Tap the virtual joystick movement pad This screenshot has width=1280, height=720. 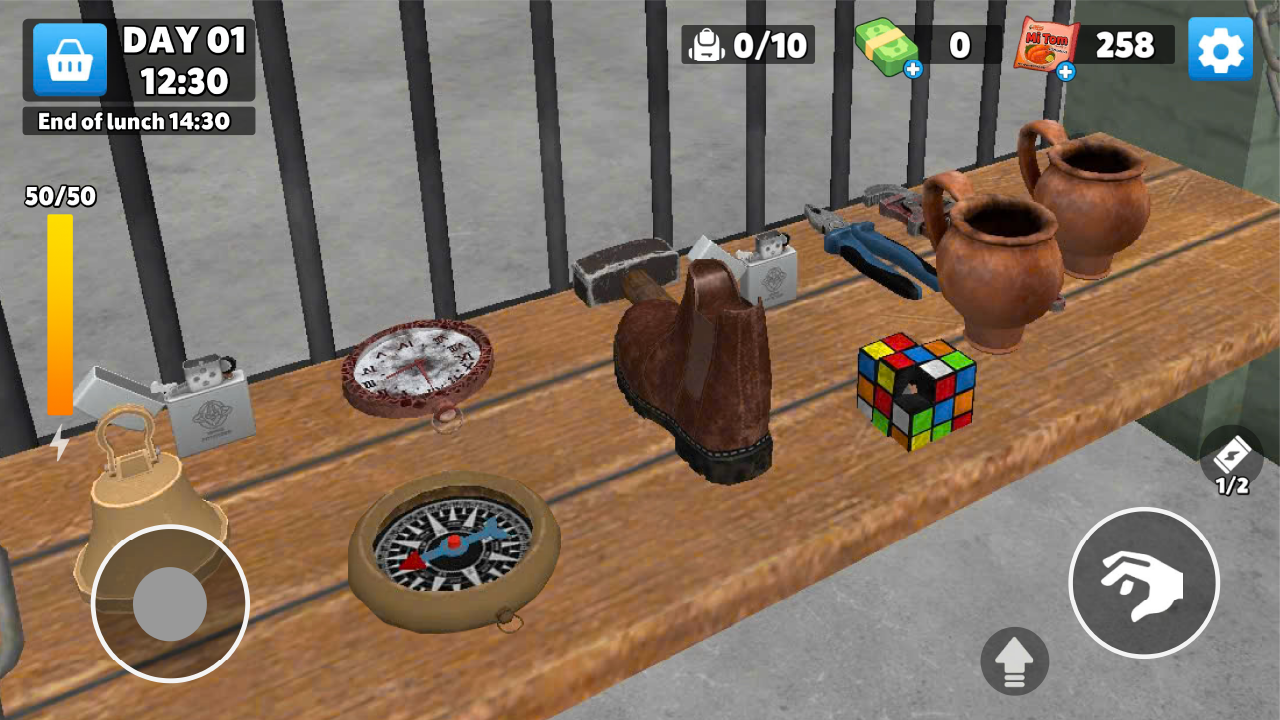point(170,604)
